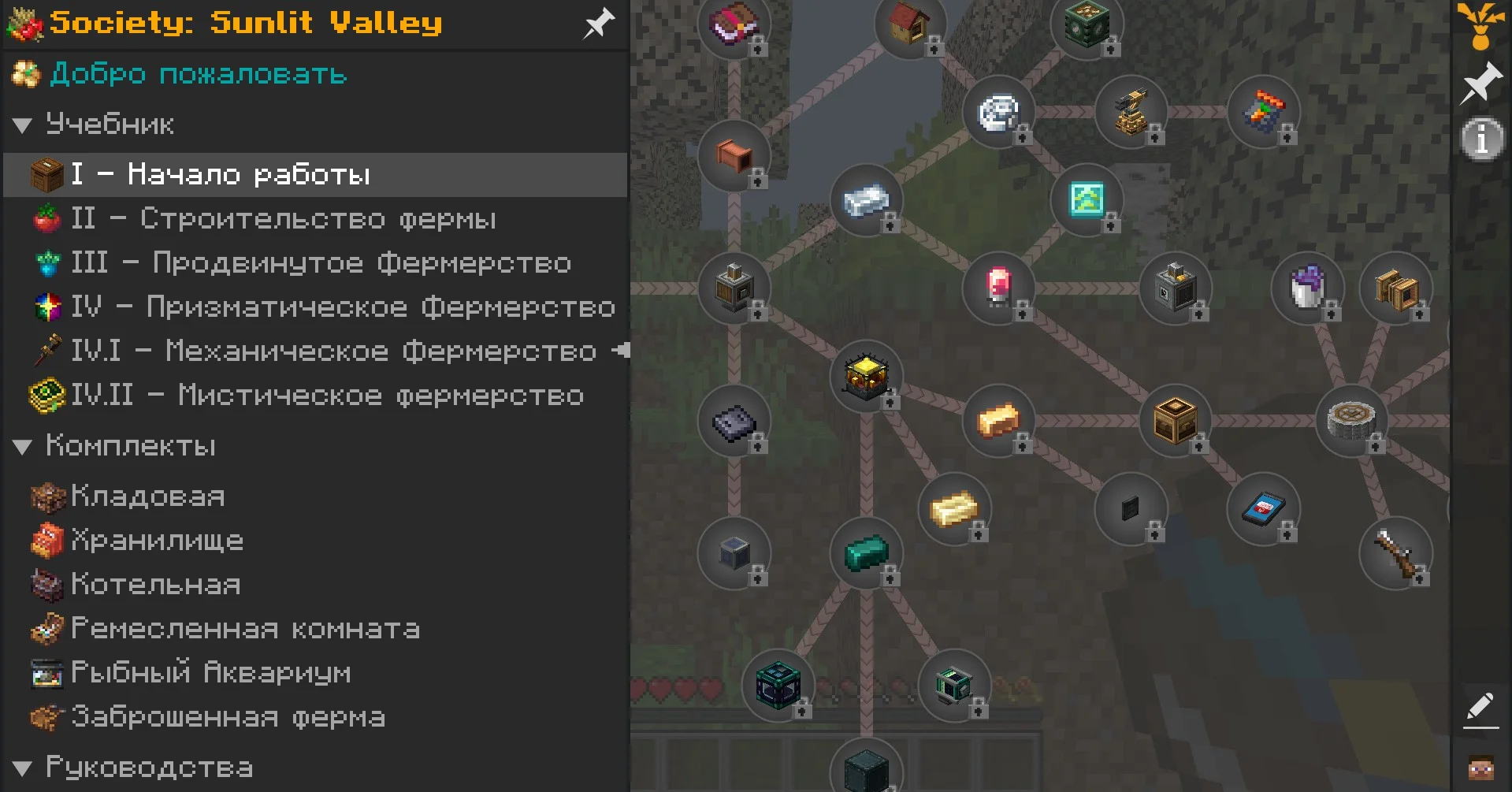
Task: Click the info button on the right sidebar
Action: (1481, 140)
